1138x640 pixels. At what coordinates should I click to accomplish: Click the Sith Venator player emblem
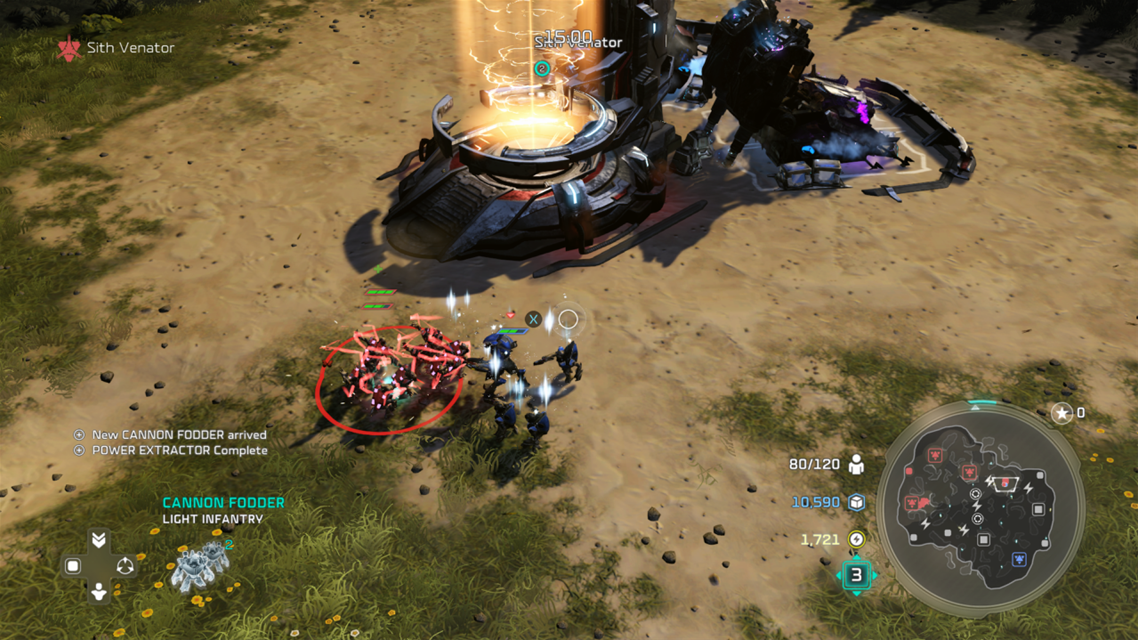pos(68,47)
